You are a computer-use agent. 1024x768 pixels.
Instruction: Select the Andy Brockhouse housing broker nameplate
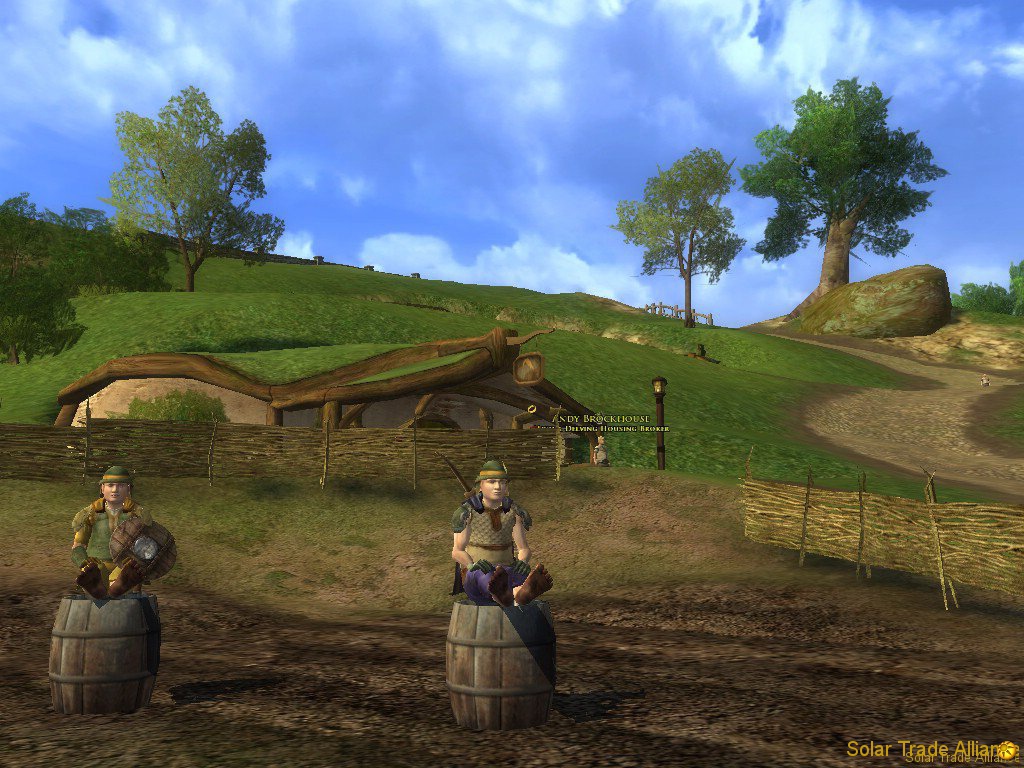tap(607, 421)
